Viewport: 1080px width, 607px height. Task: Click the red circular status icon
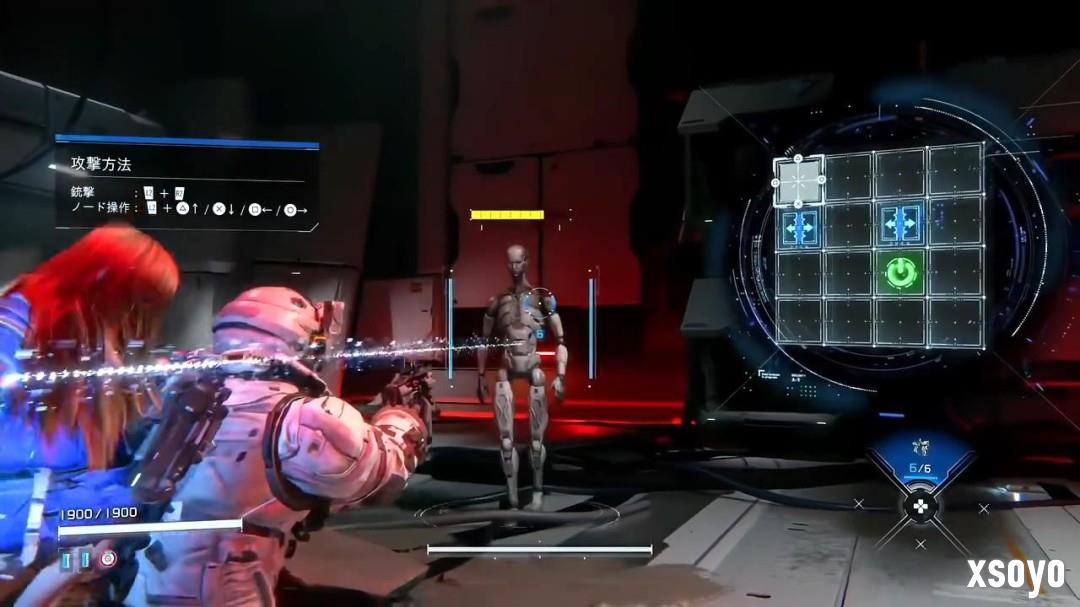point(107,559)
